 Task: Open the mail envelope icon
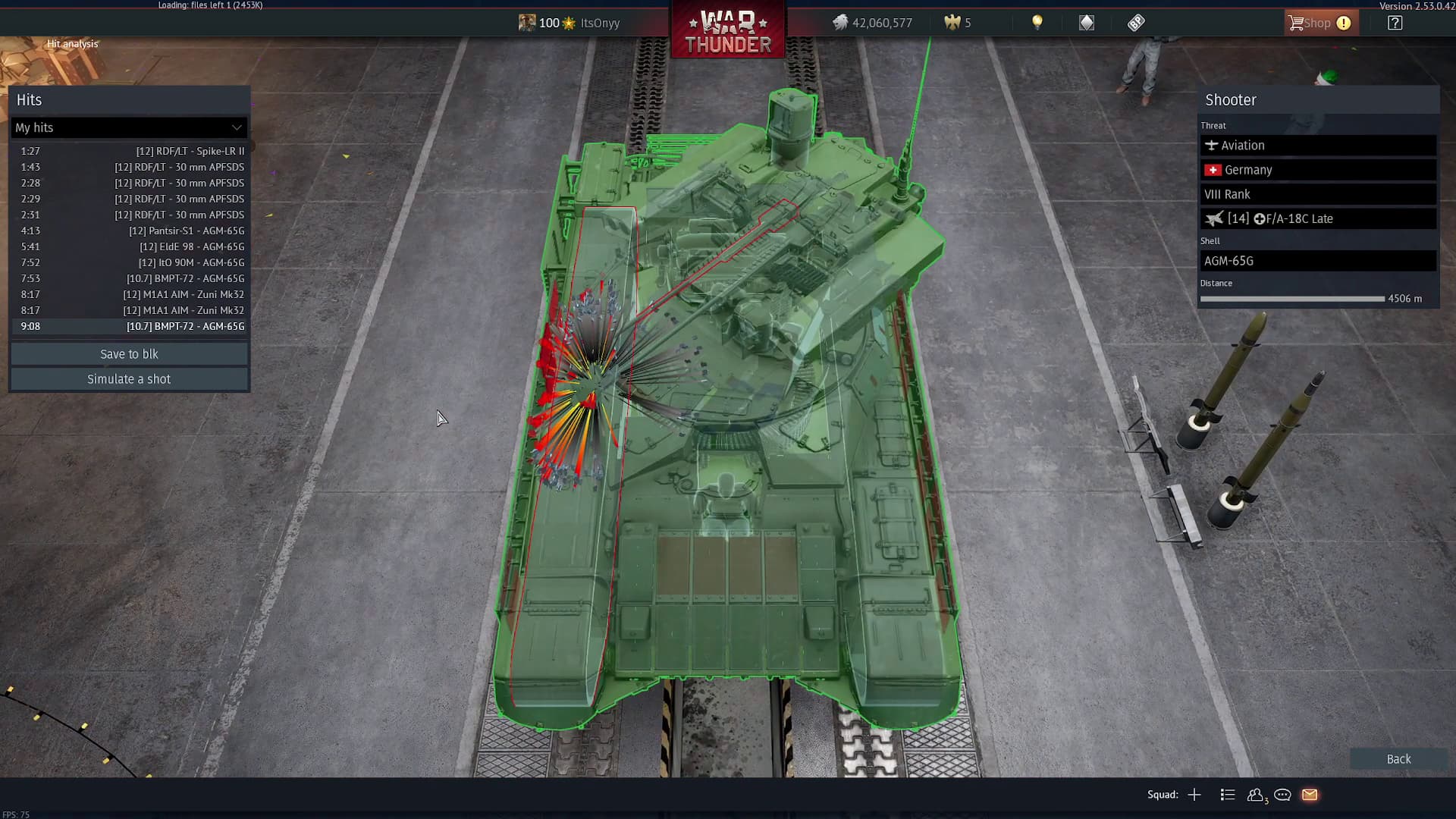(x=1310, y=795)
